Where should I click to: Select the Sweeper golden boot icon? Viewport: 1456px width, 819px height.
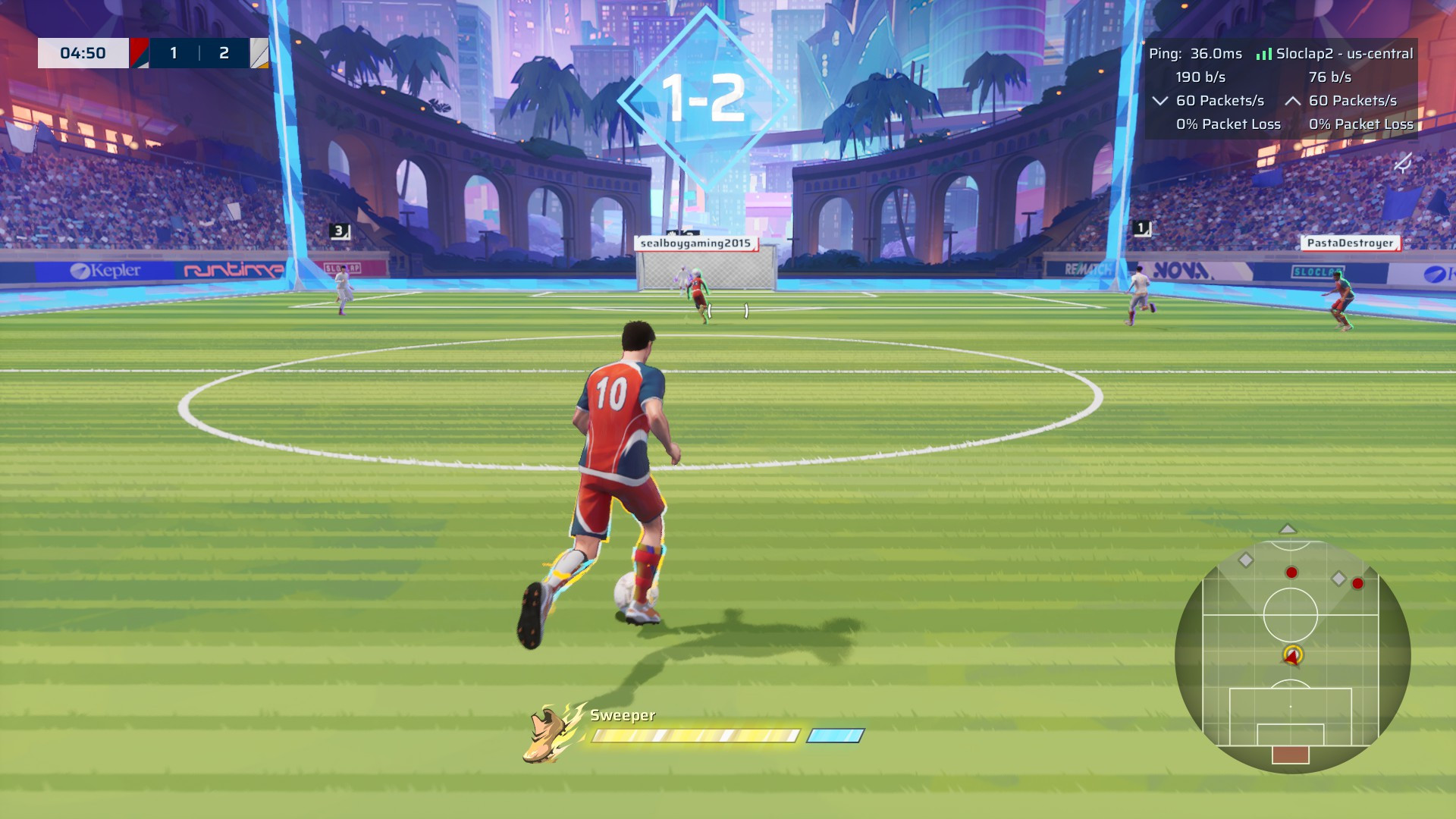pos(551,733)
